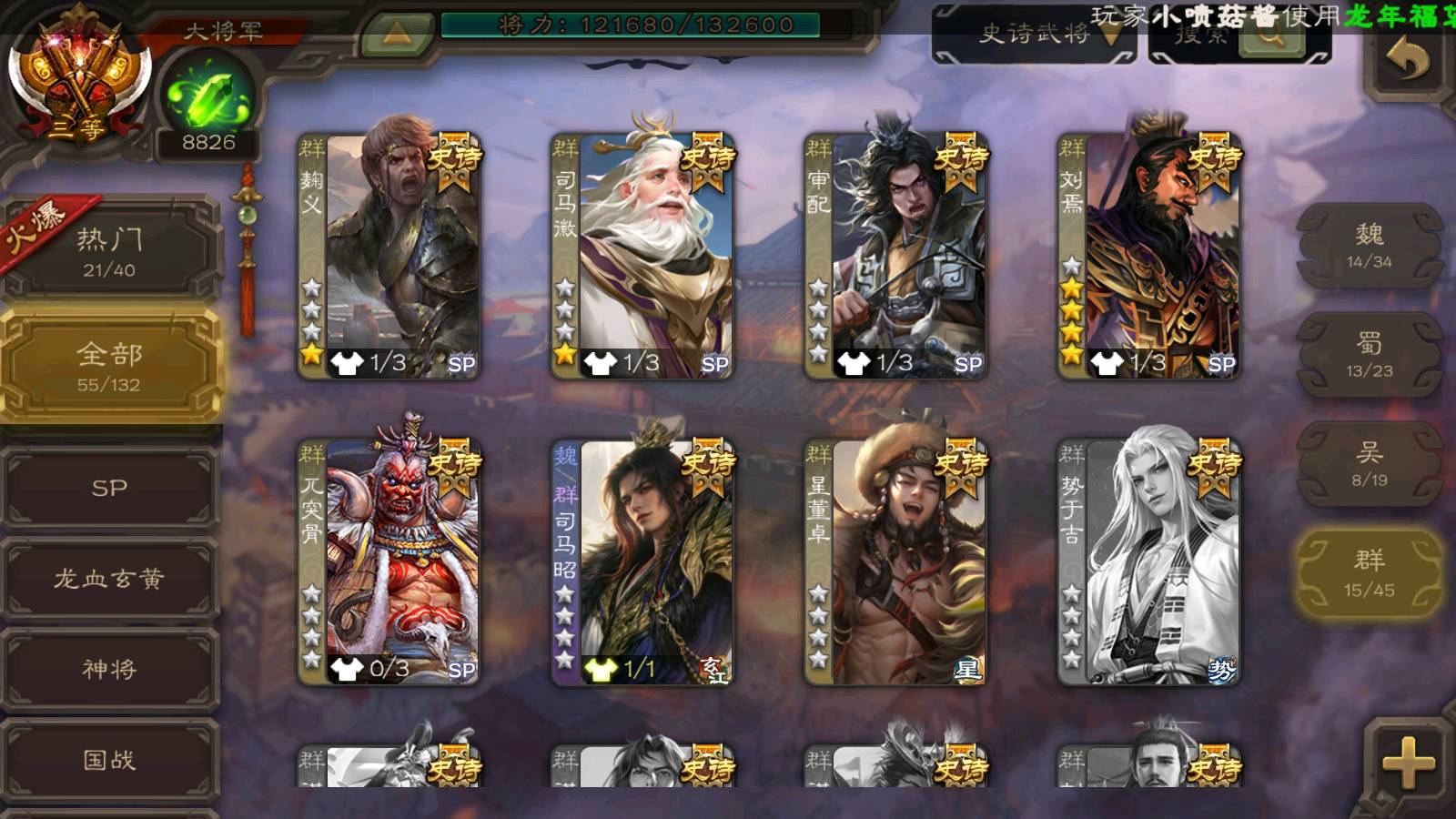
Task: Switch to the 热门 hot category tab
Action: point(109,250)
